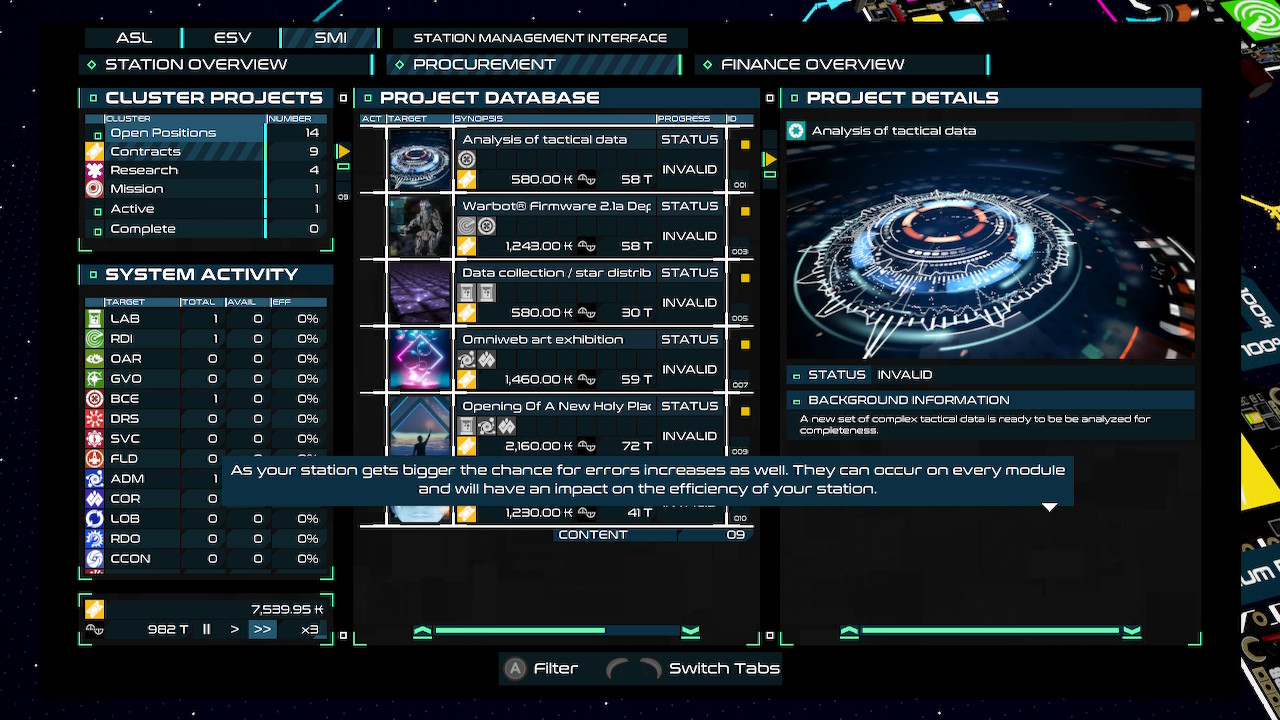Set game speed to normal play

click(235, 630)
